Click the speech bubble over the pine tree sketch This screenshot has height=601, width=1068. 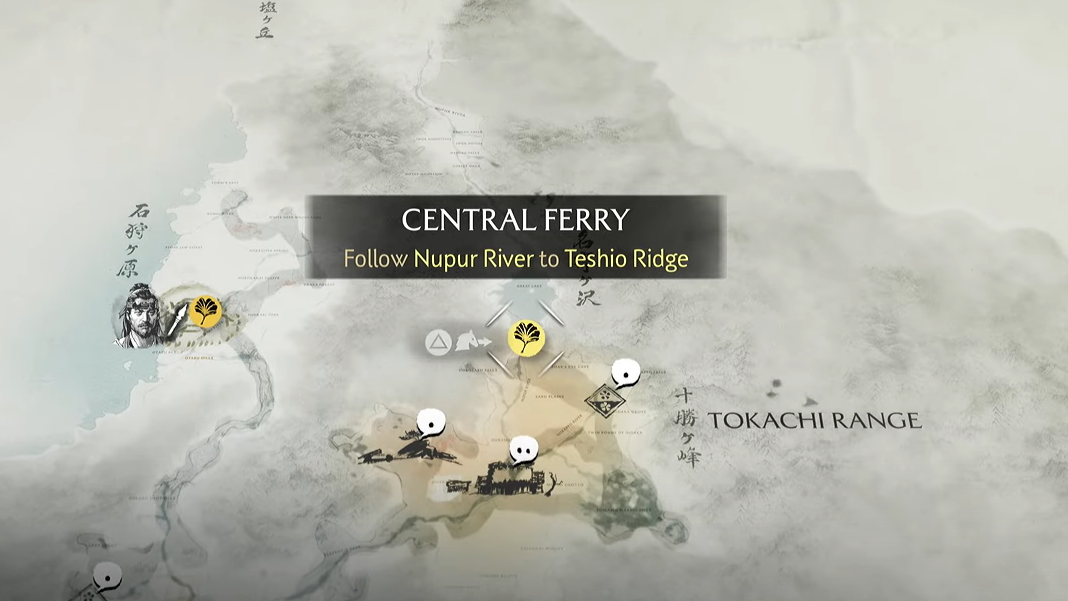[431, 422]
